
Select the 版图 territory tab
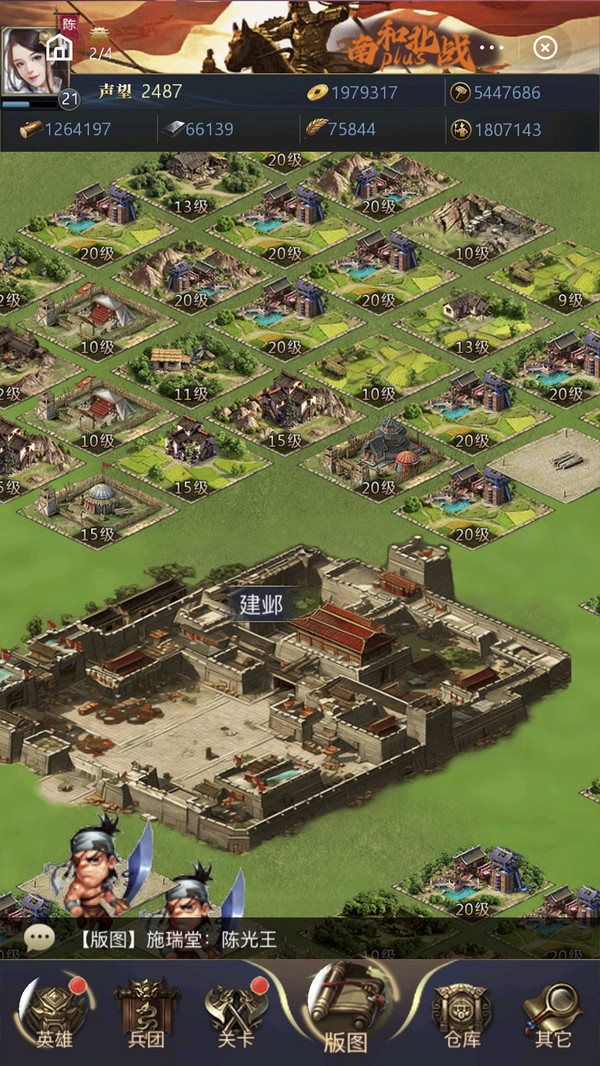click(344, 1012)
